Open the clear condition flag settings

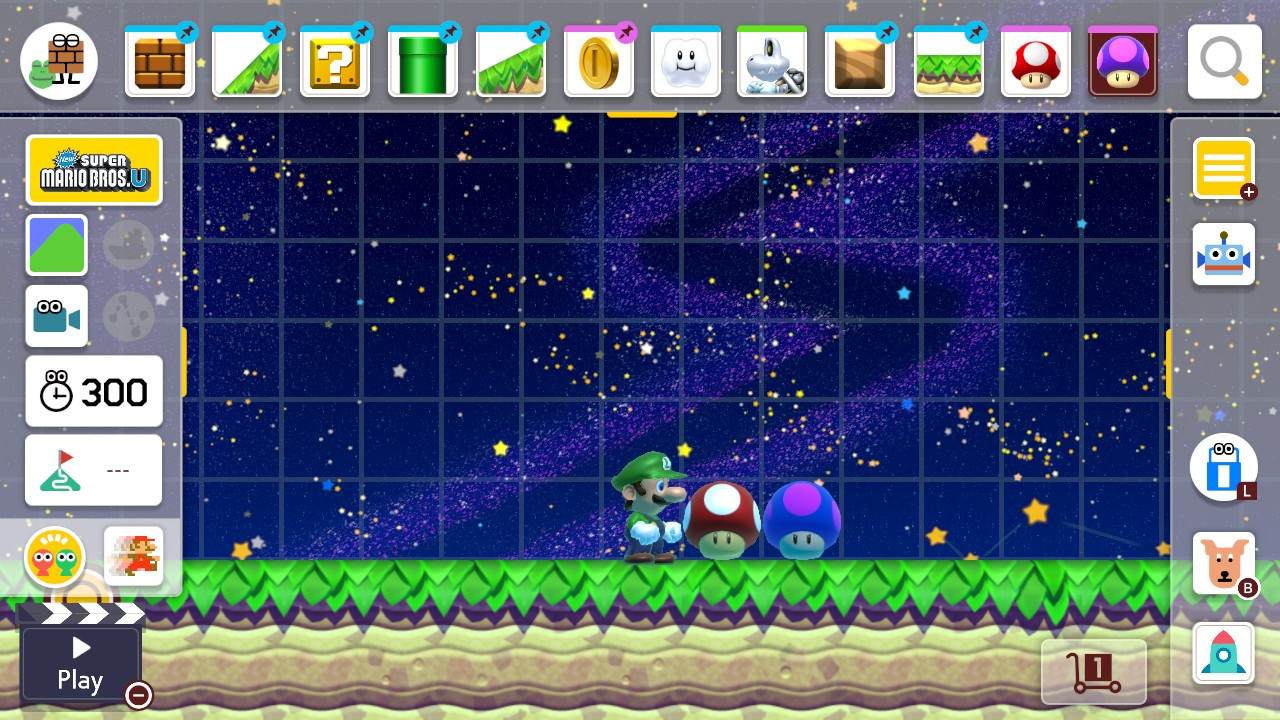tap(93, 470)
